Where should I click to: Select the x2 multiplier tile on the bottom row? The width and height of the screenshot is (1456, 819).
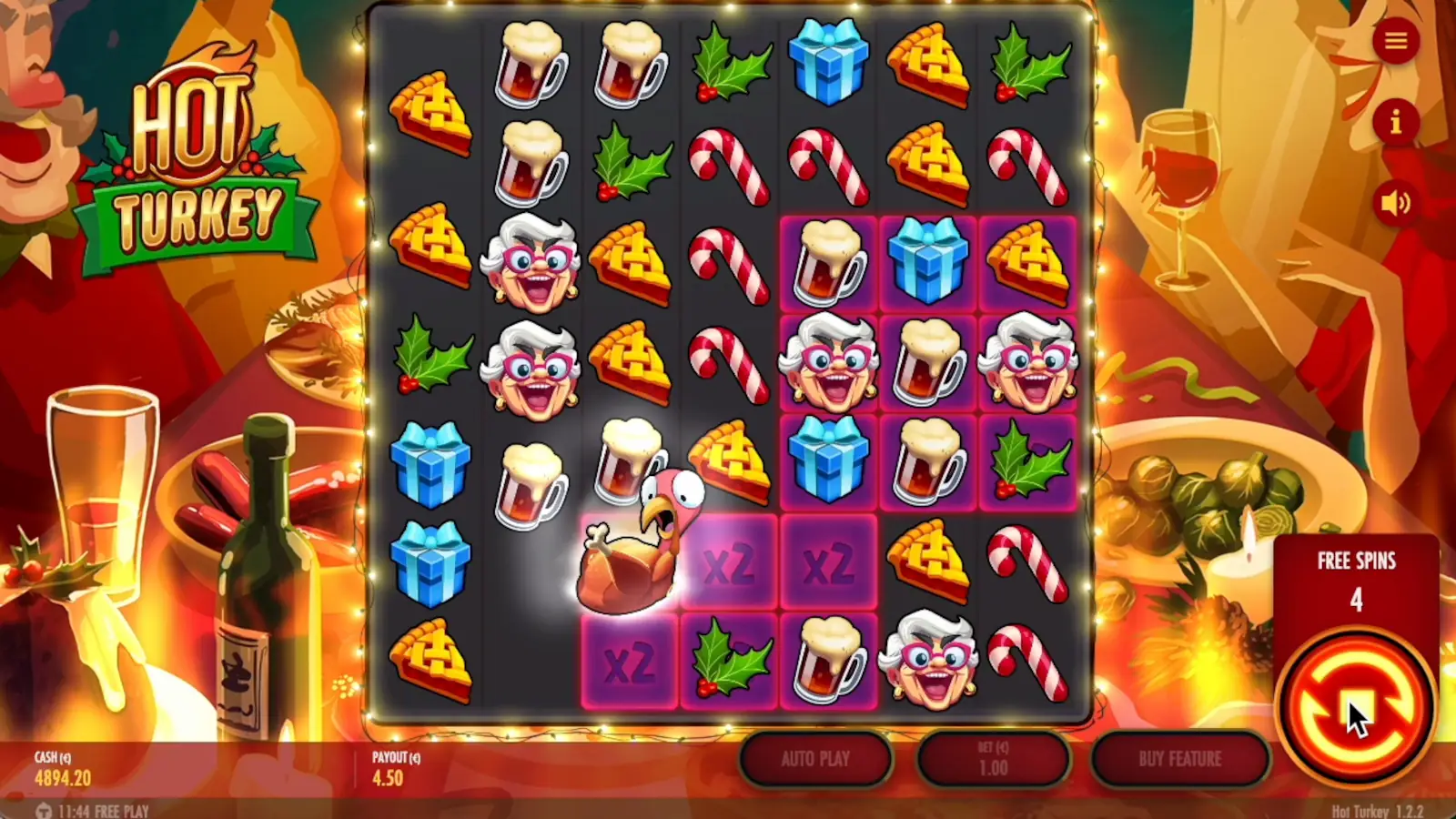pyautogui.click(x=630, y=660)
